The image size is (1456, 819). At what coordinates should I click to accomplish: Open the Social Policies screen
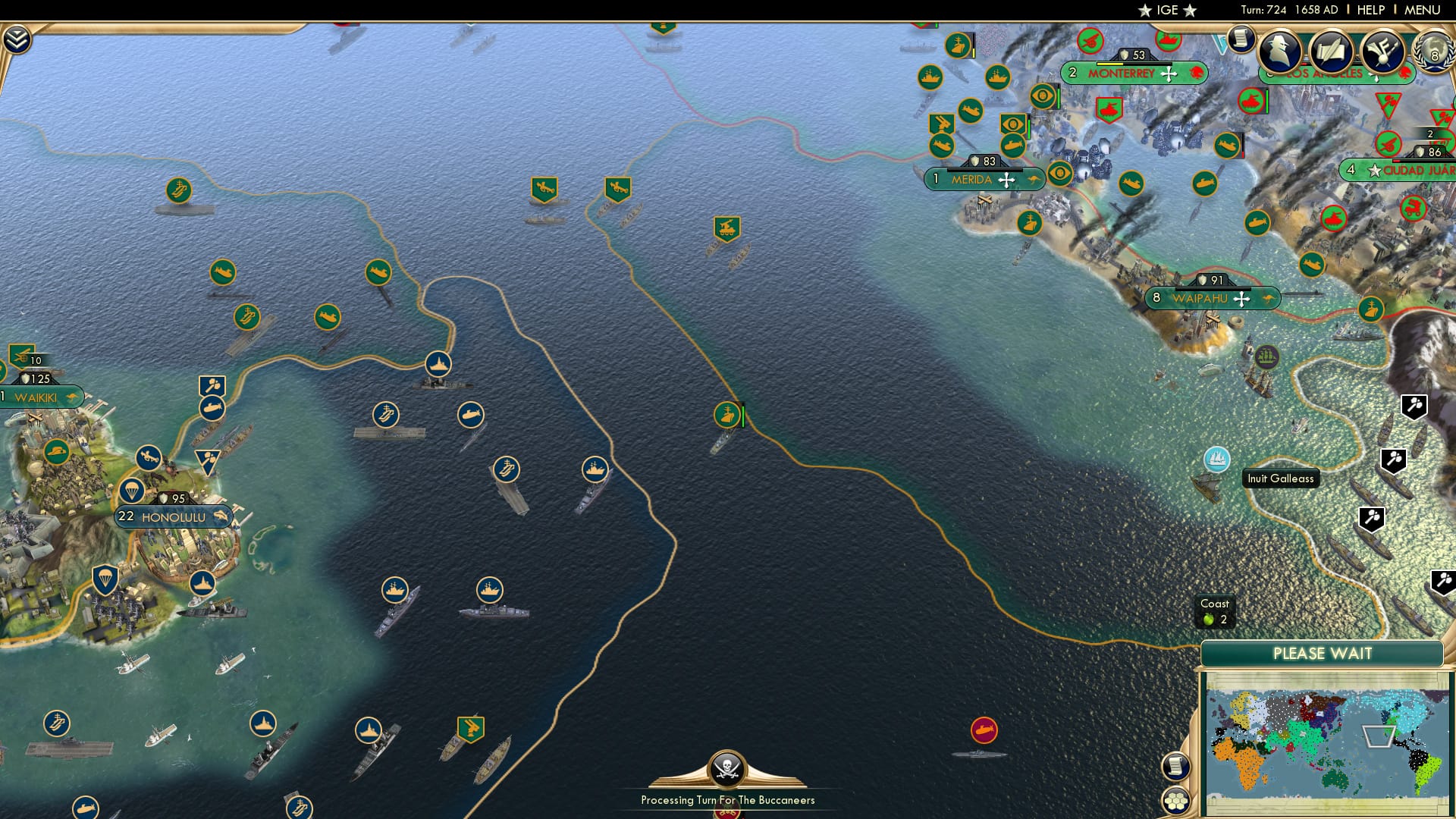1332,52
